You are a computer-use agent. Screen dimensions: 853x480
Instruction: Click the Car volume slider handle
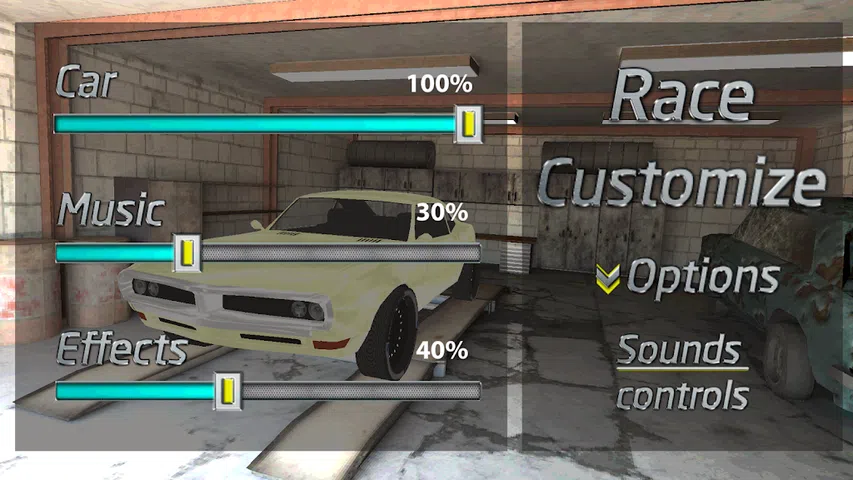tap(468, 124)
